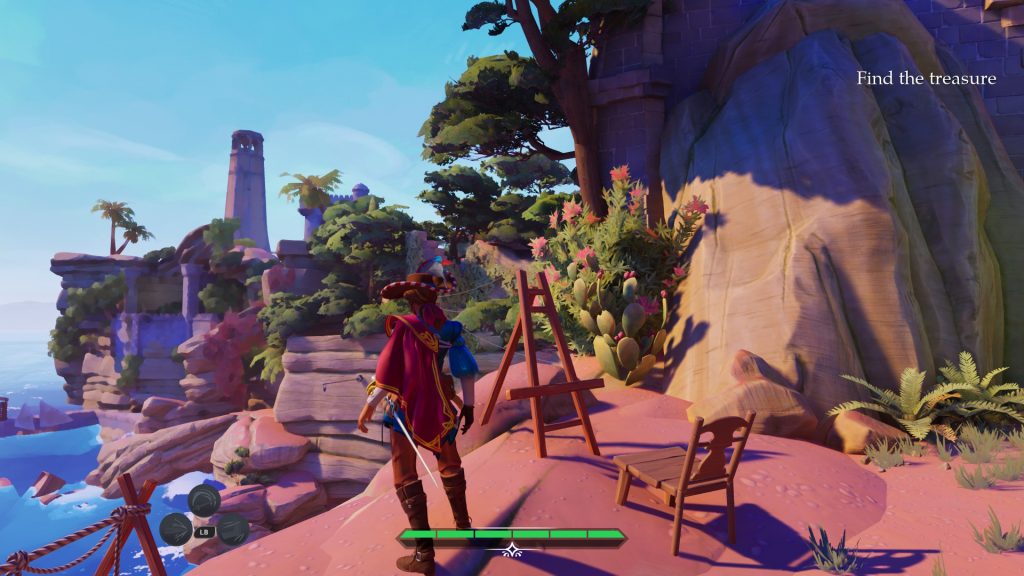Select the Find the treasure objective text
Image resolution: width=1024 pixels, height=576 pixels.
pyautogui.click(x=926, y=78)
